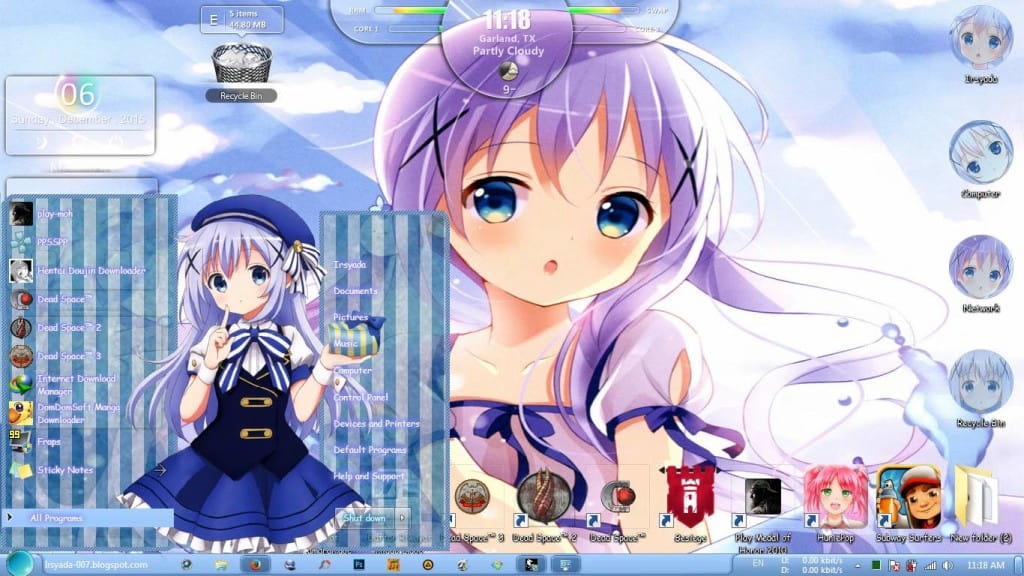Image resolution: width=1024 pixels, height=576 pixels.
Task: Launch the HuniePop desktop shortcut
Action: tap(835, 498)
